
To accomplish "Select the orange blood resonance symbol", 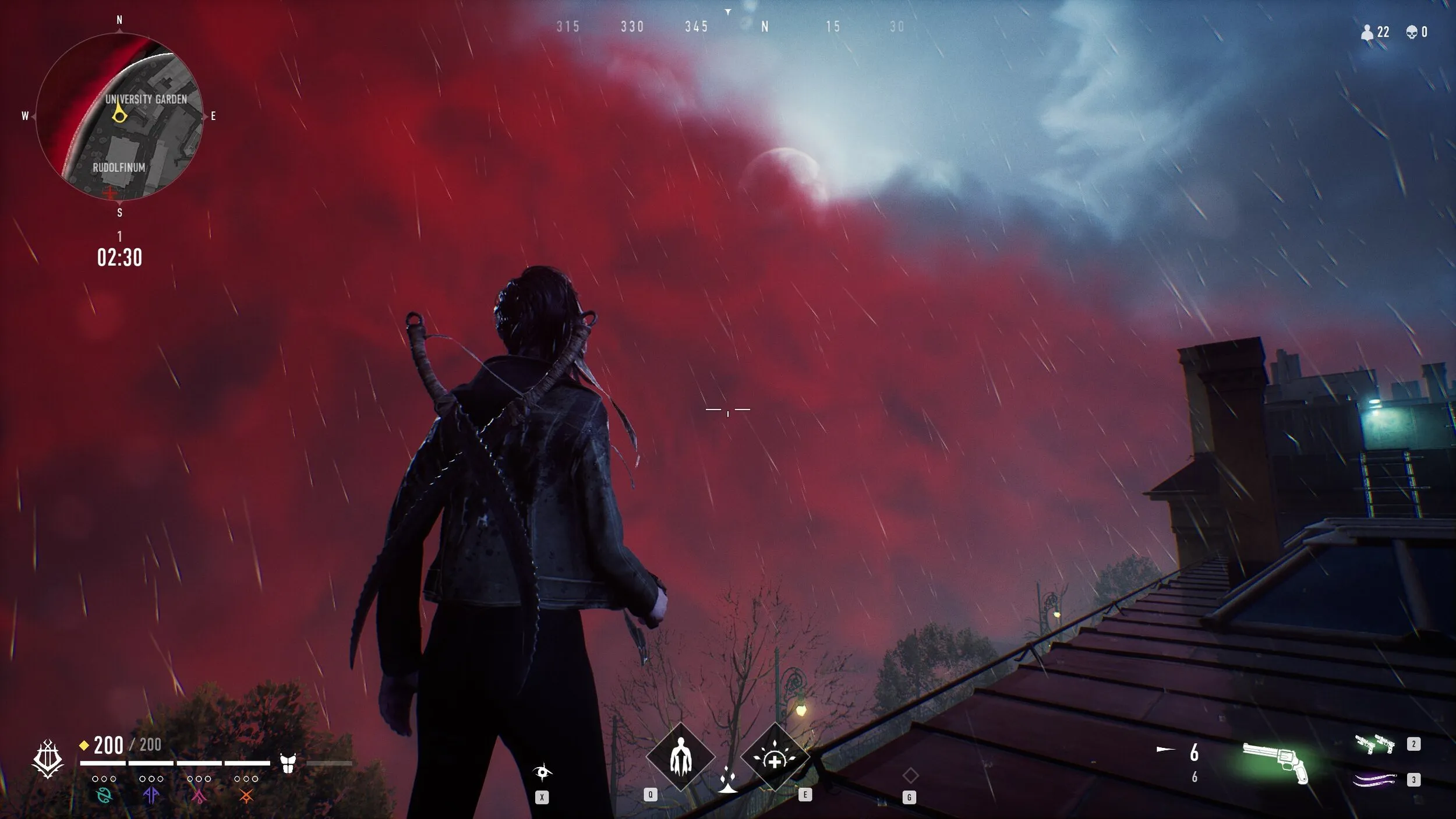I will point(246,796).
